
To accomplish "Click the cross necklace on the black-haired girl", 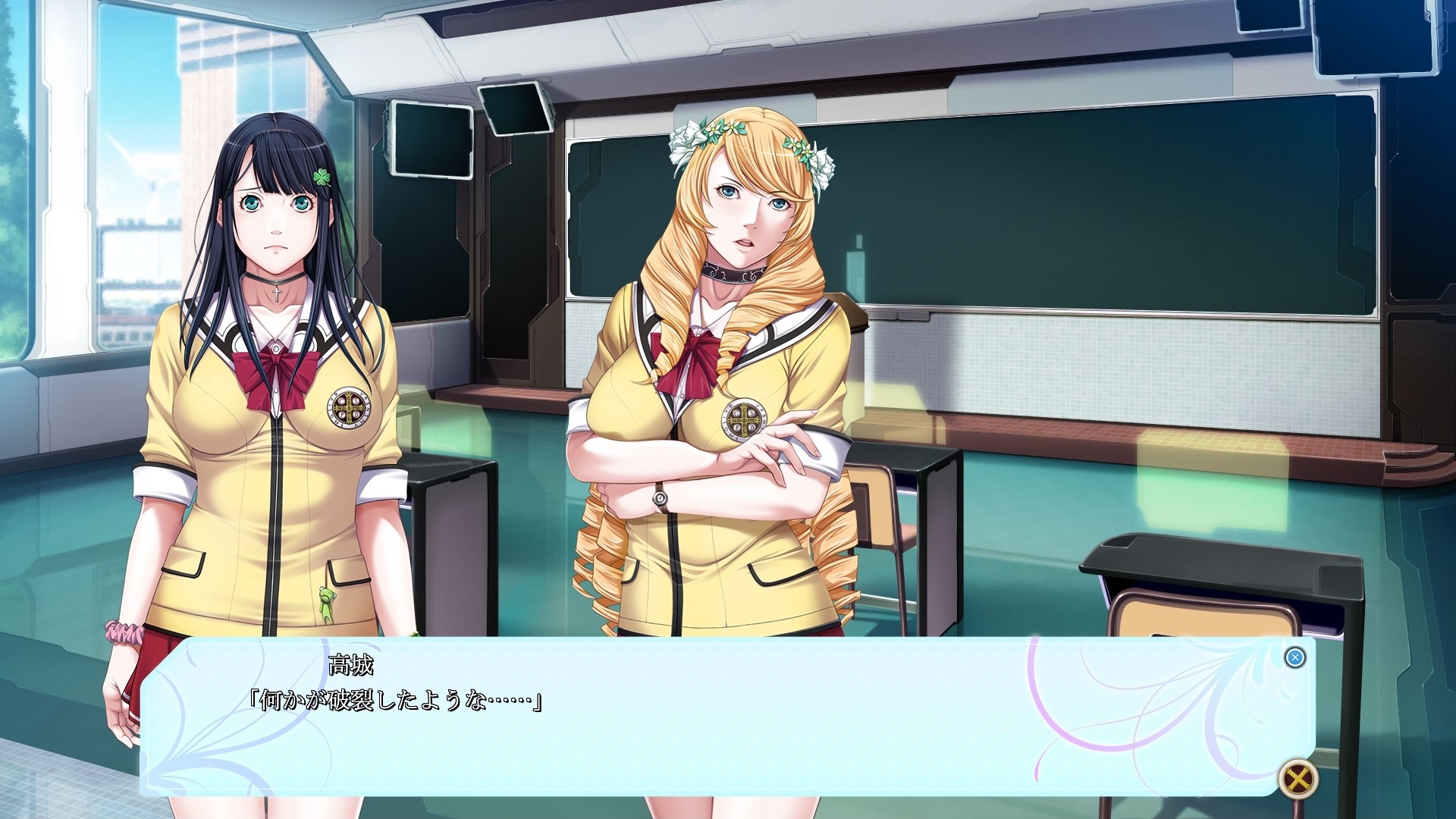I will (275, 297).
